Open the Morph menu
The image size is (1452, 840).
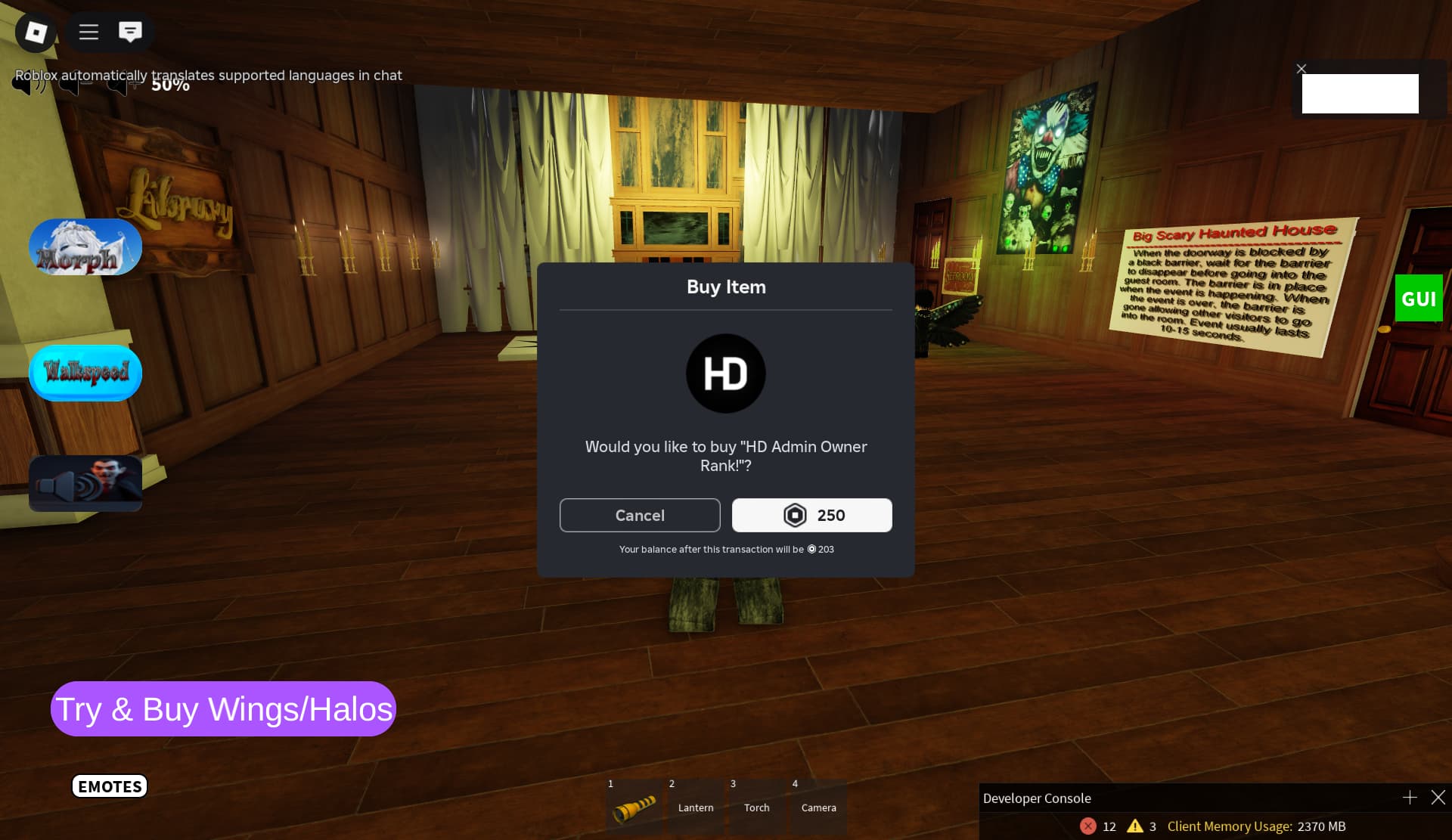[85, 247]
